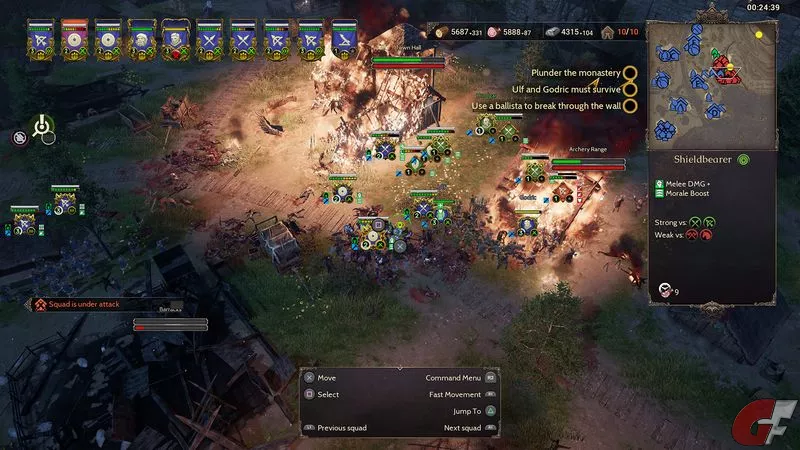Image resolution: width=800 pixels, height=450 pixels.
Task: Choose the ballista squad card
Action: 345,38
